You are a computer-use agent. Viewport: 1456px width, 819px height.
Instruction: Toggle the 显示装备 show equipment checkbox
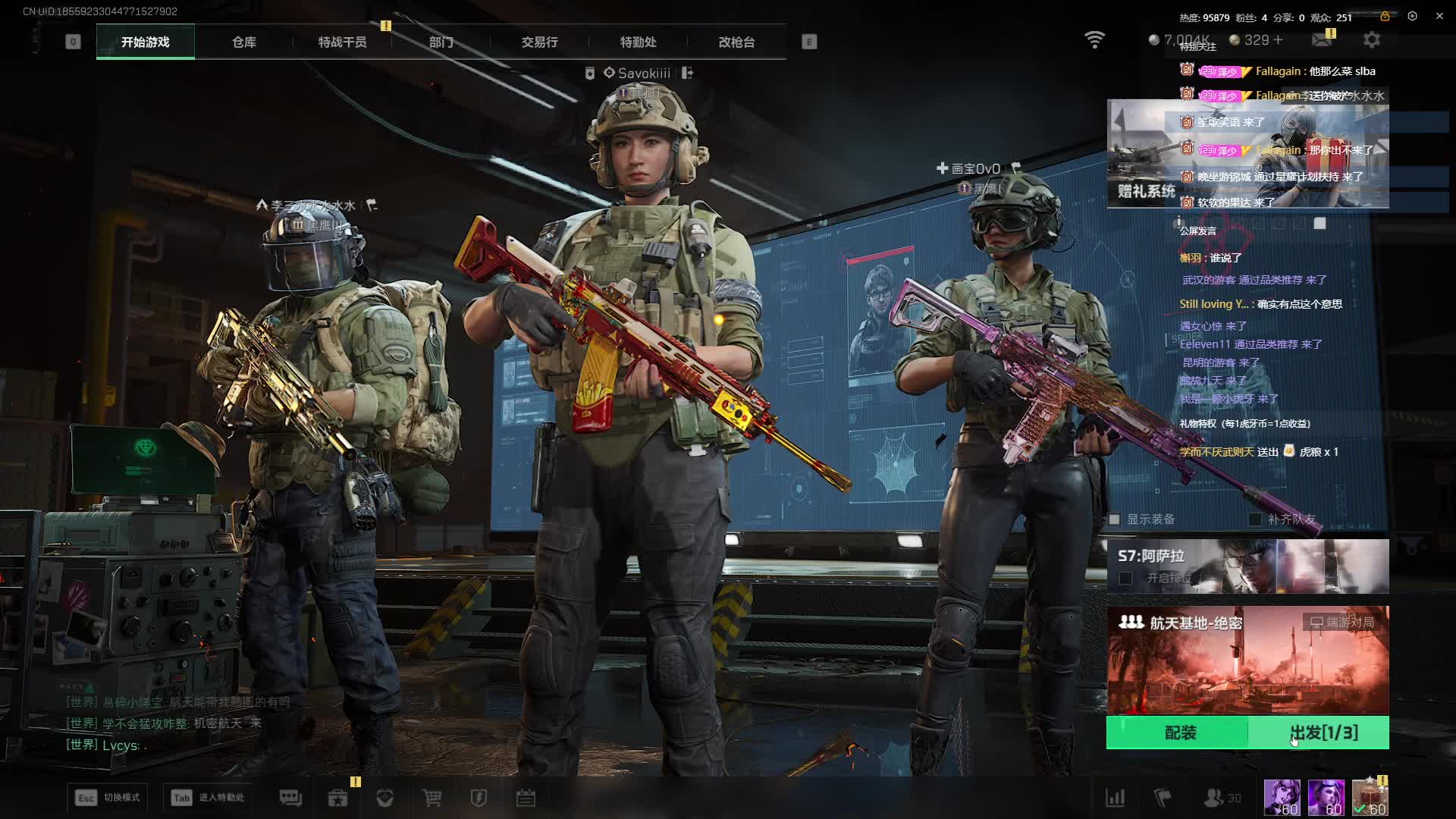[1115, 519]
